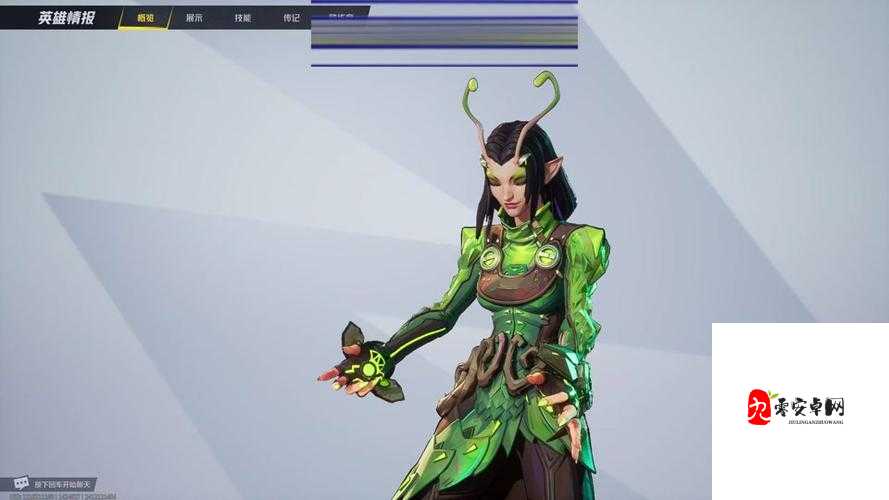Open the 技能 skills tab
Screen dimensions: 889x500
(242, 18)
